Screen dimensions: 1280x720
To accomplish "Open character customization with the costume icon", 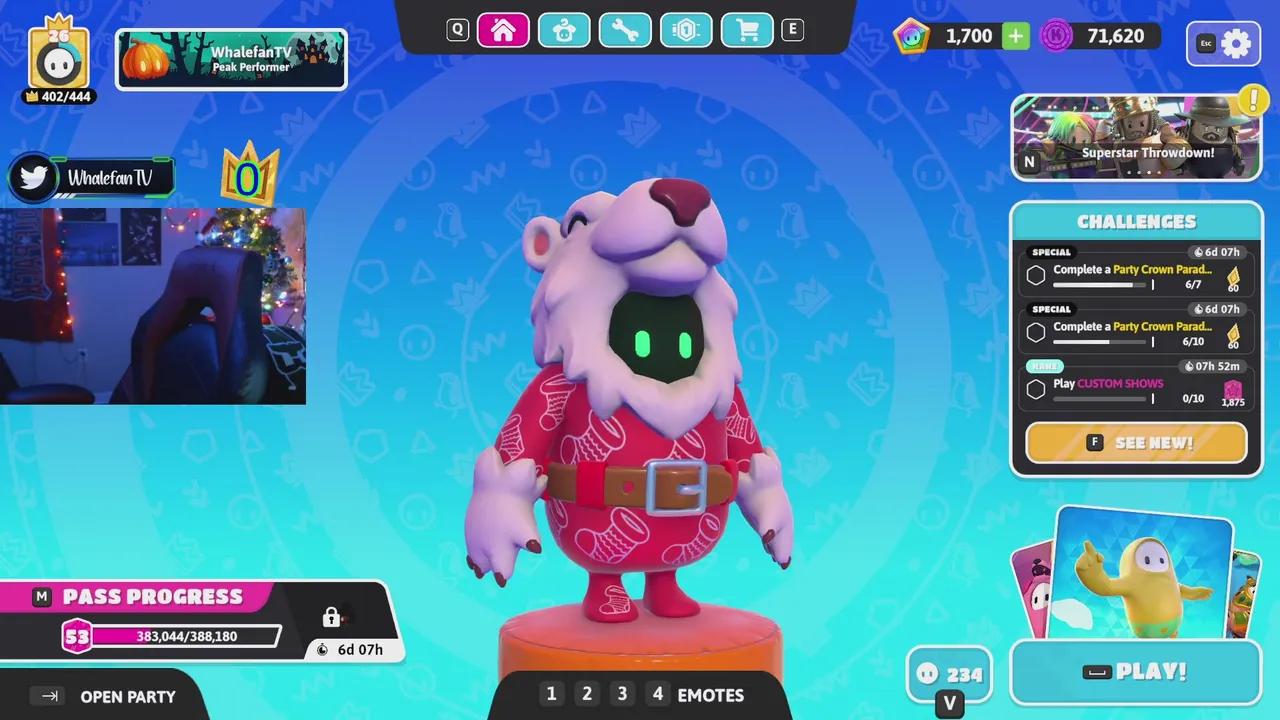I will click(x=564, y=30).
